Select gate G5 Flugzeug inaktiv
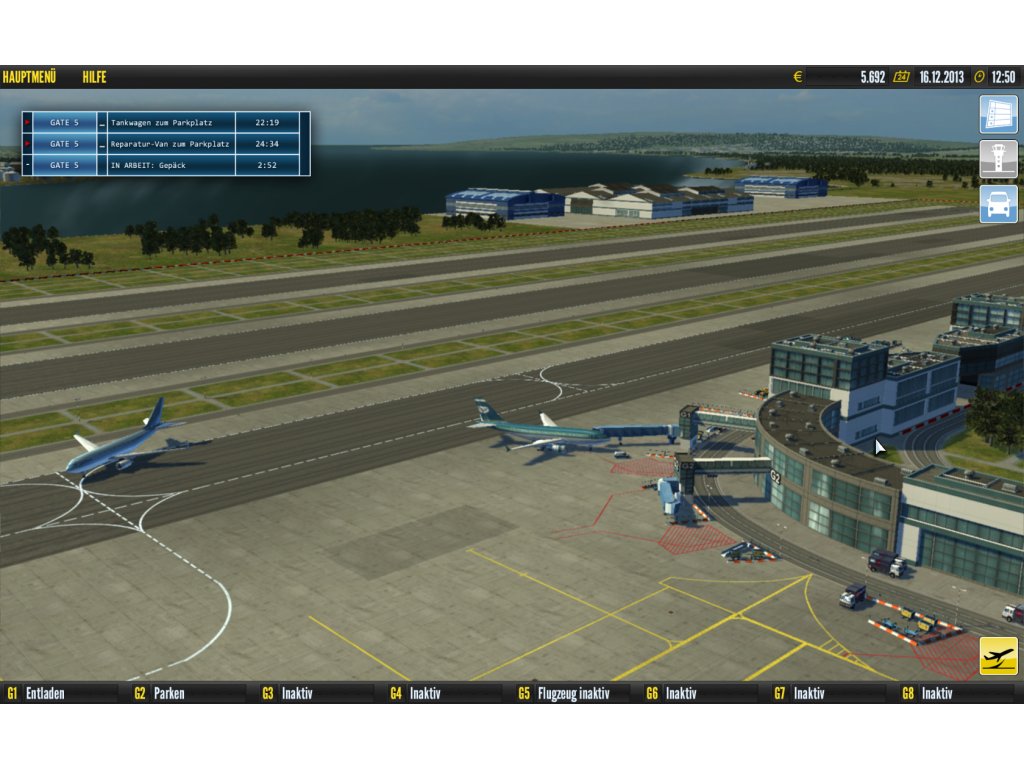The image size is (1024, 768). 572,692
